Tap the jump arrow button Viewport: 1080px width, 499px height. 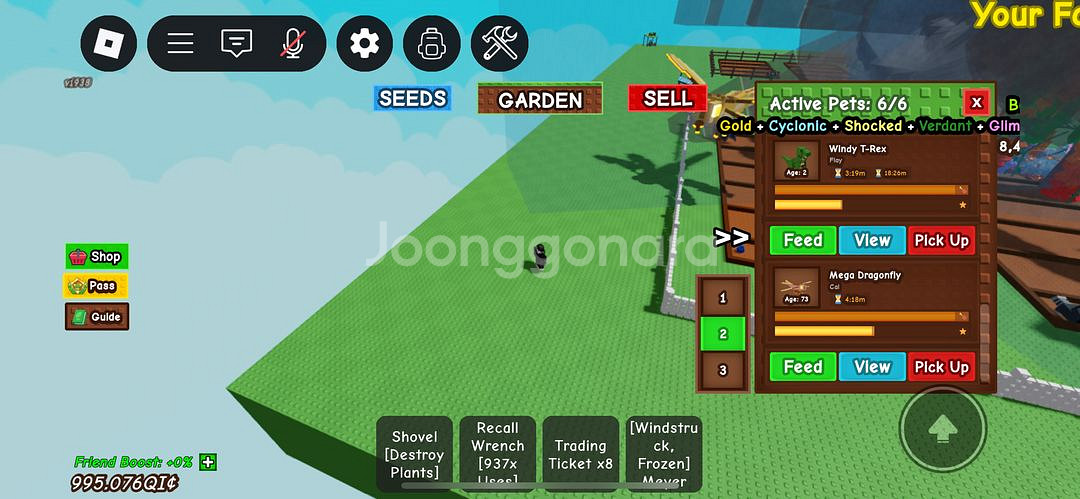point(941,430)
